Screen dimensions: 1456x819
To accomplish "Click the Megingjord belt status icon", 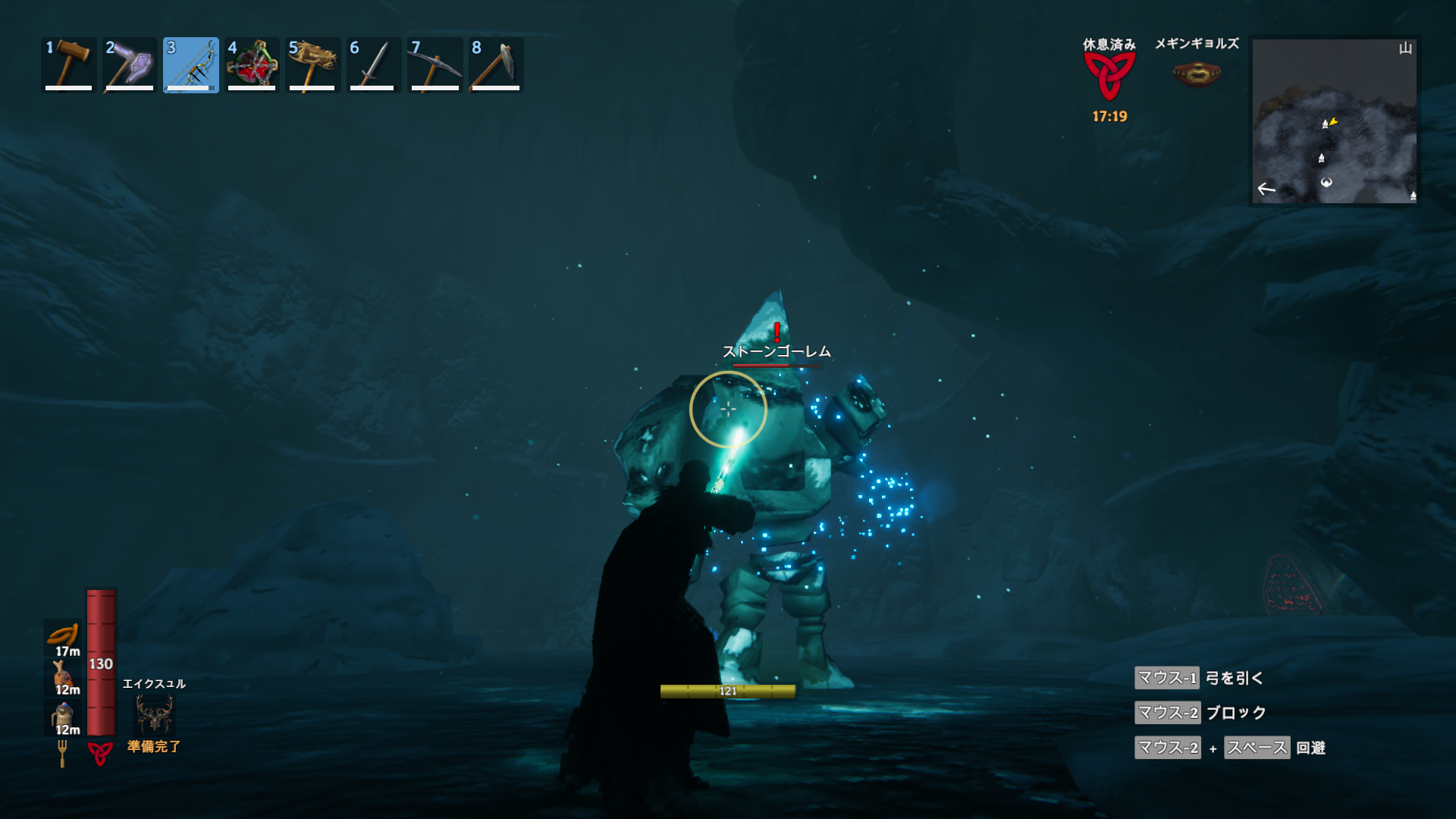I will coord(1196,74).
